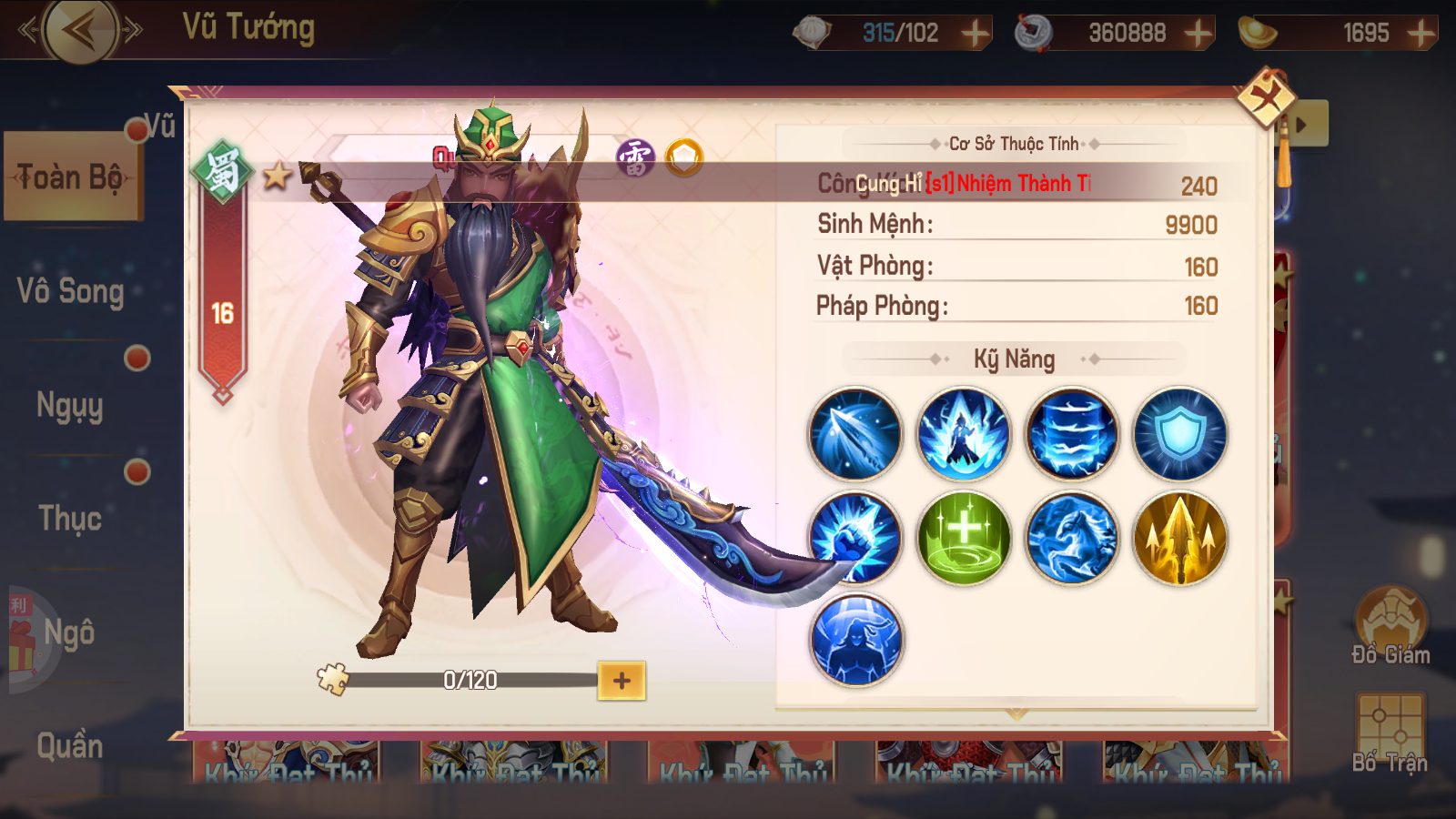Inspect the lightning warrior skill icon
Screen dimensions: 1456x819
[x=964, y=435]
